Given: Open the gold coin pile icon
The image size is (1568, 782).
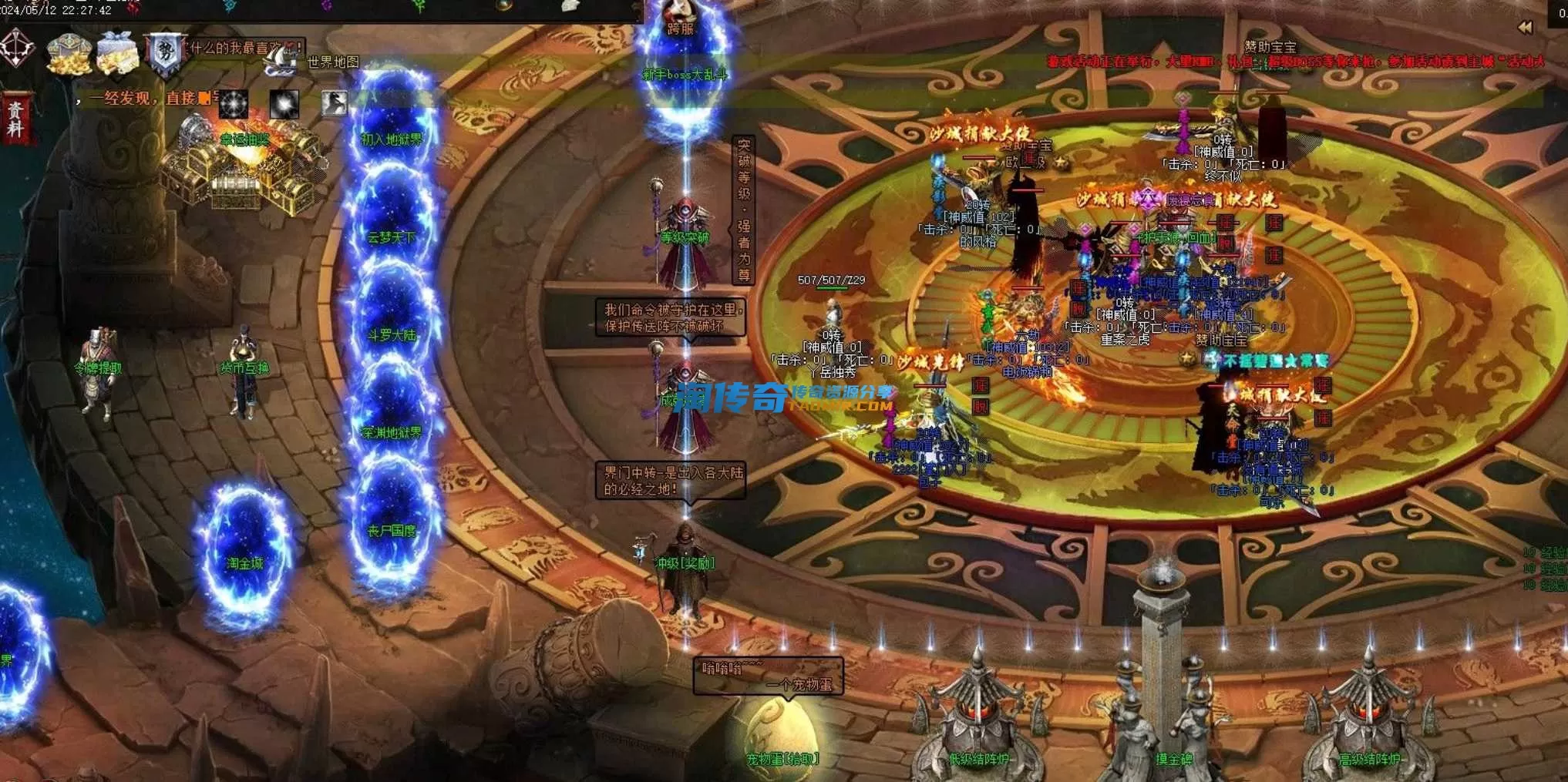Looking at the screenshot, I should pos(69,52).
